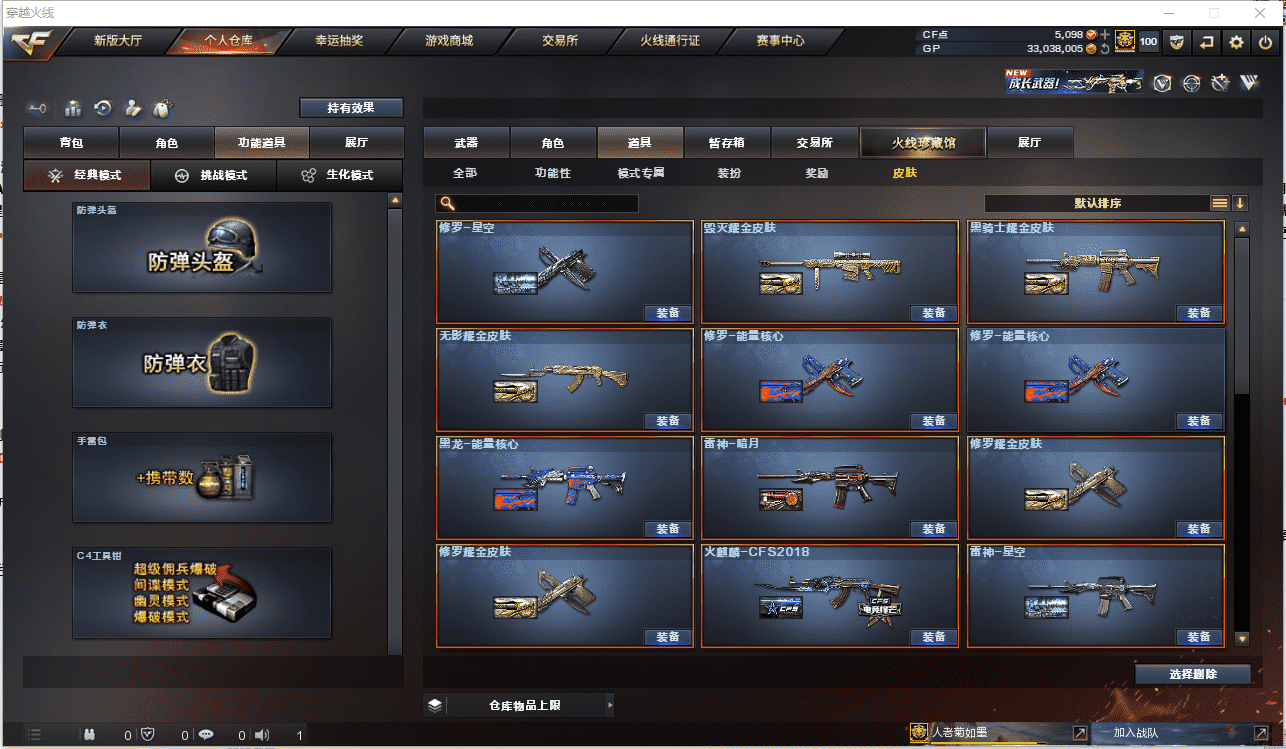Click the 选择删除 delete button

pyautogui.click(x=1192, y=674)
